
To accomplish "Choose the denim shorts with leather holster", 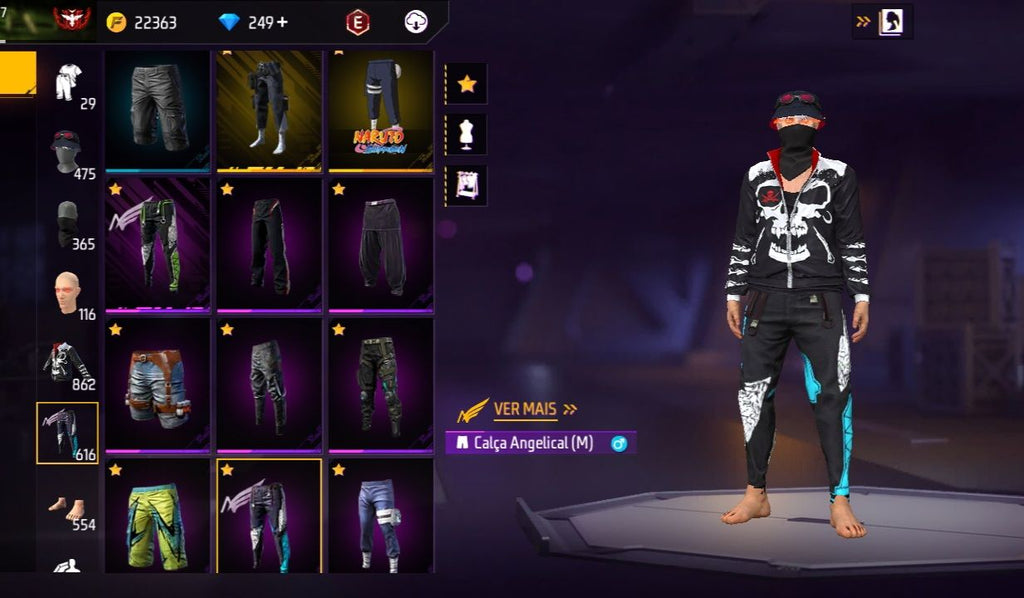I will (x=158, y=384).
